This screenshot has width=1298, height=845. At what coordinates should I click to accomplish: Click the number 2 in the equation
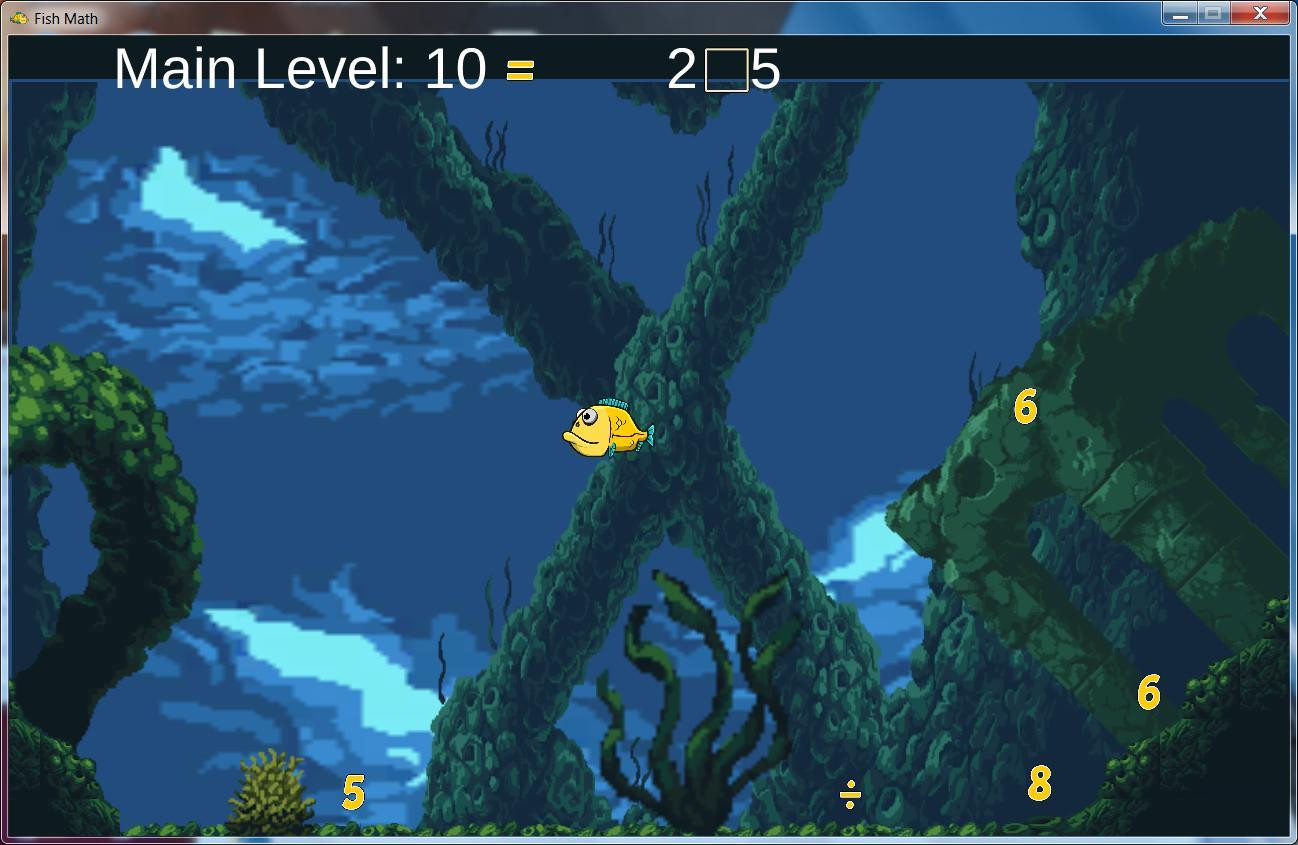pyautogui.click(x=682, y=68)
